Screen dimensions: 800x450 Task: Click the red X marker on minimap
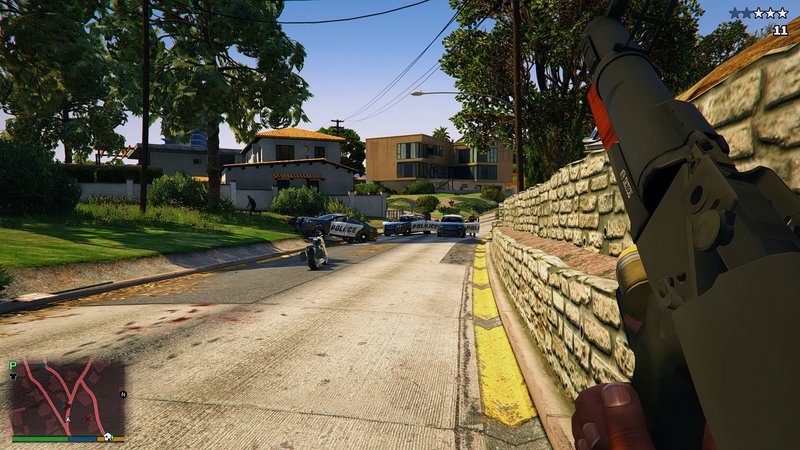pos(89,419)
